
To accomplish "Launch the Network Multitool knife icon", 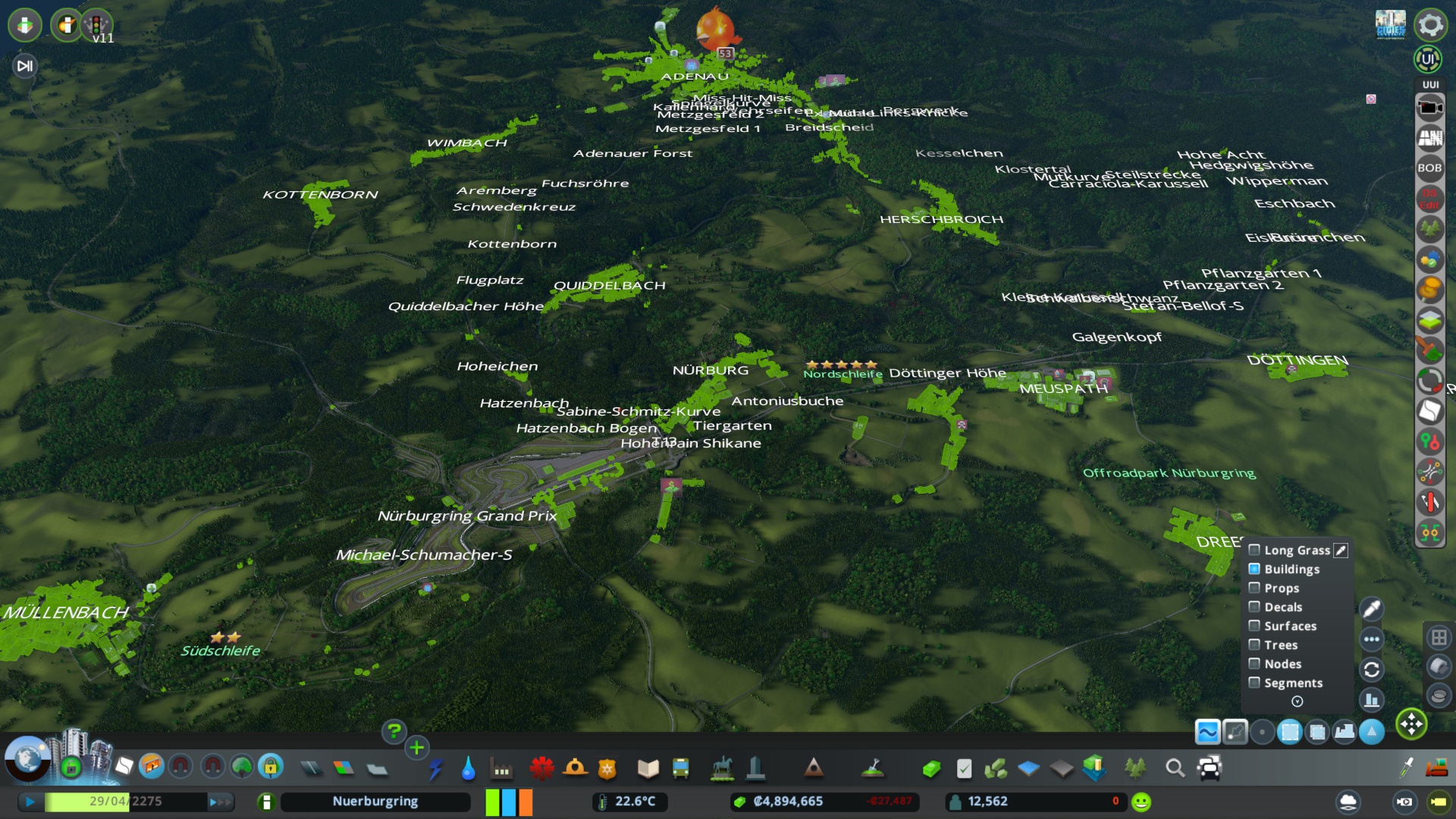I will point(1430,501).
